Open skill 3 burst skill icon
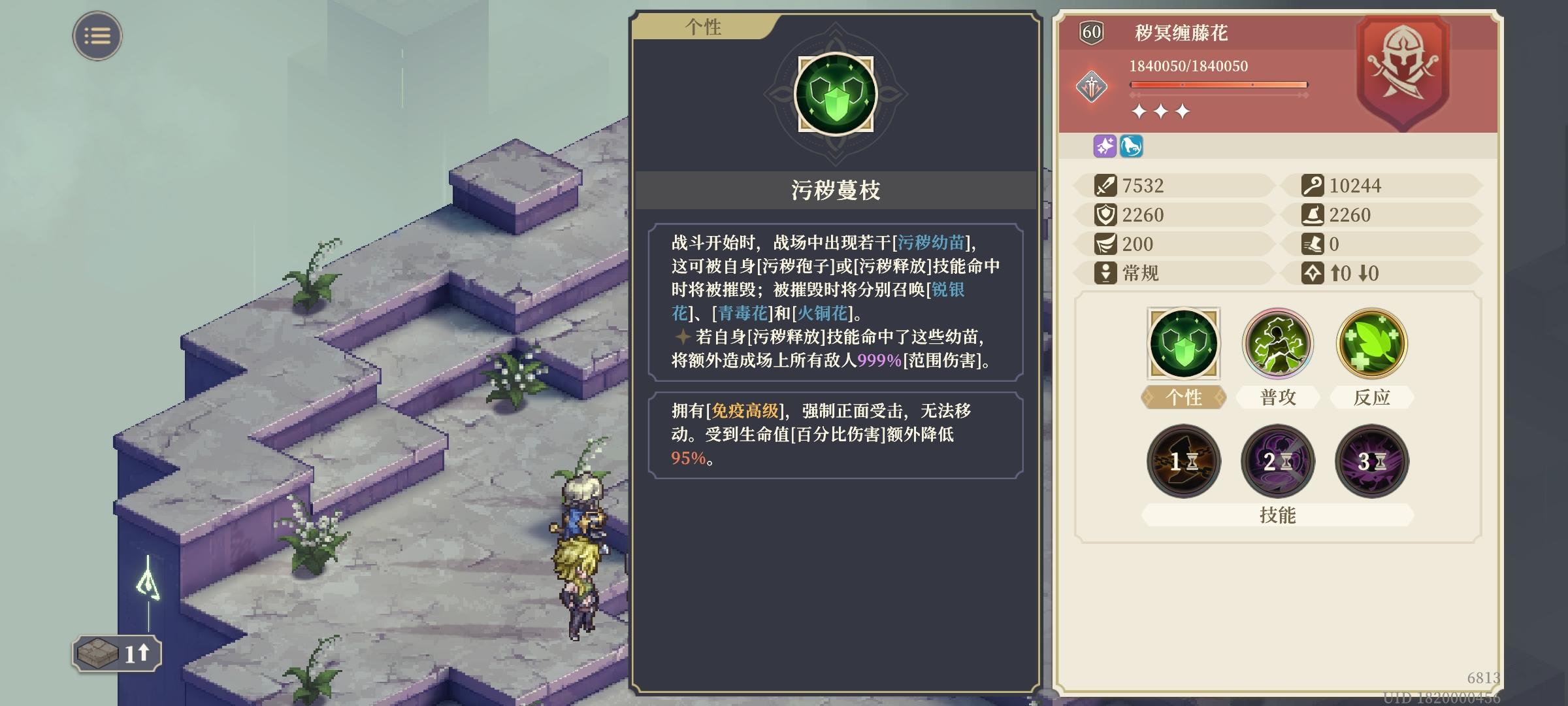This screenshot has height=706, width=1568. click(1371, 461)
